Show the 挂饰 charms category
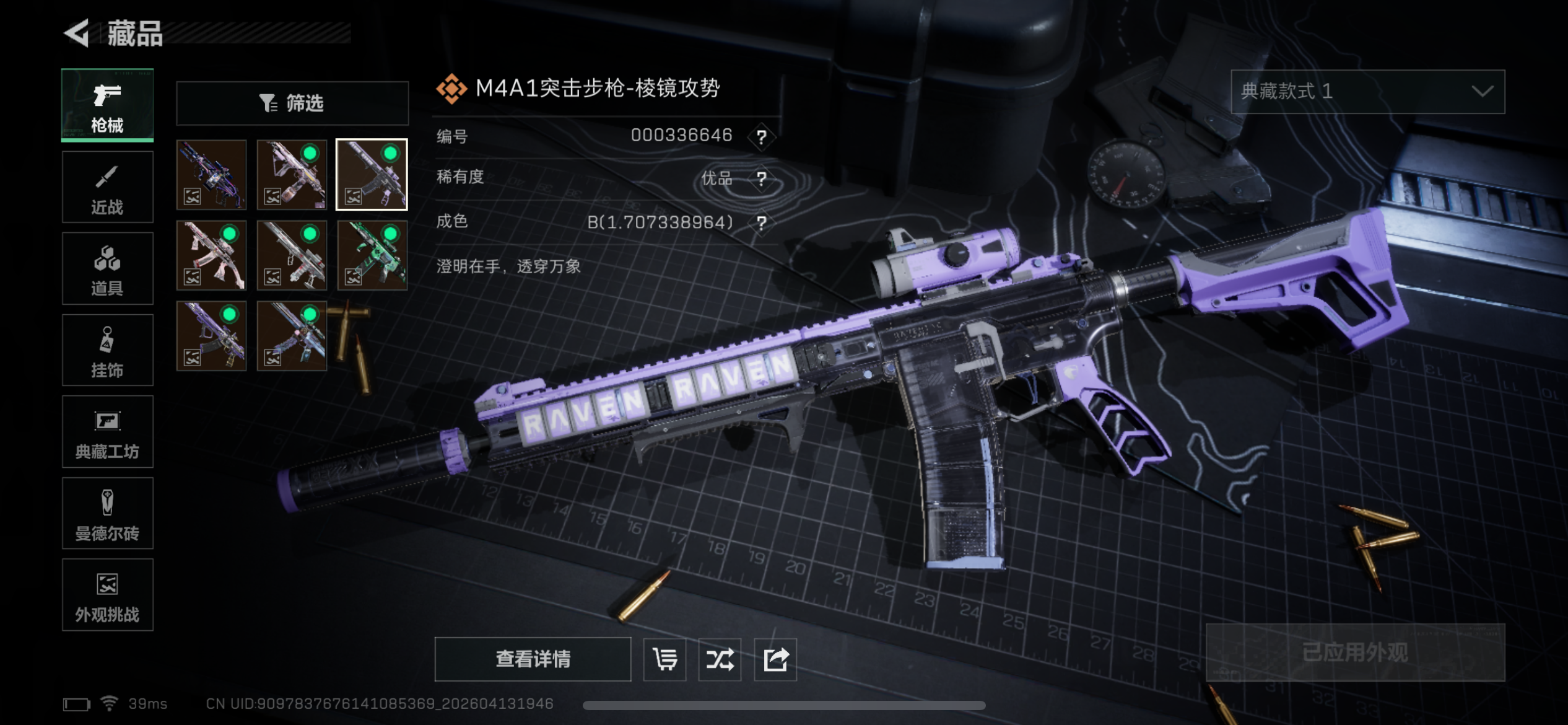1568x725 pixels. coord(107,350)
